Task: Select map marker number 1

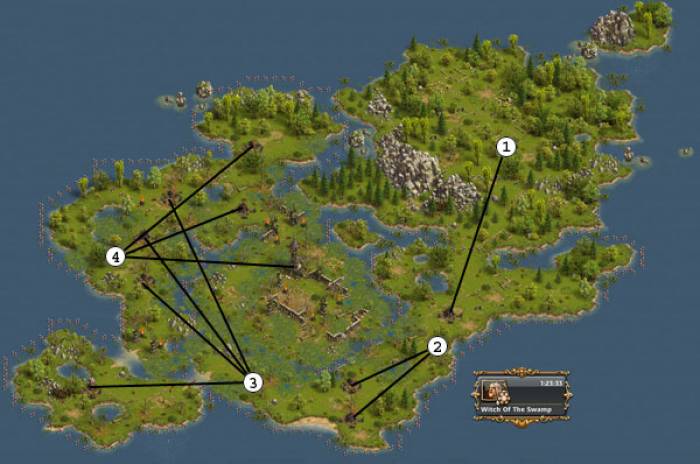Action: pyautogui.click(x=506, y=147)
